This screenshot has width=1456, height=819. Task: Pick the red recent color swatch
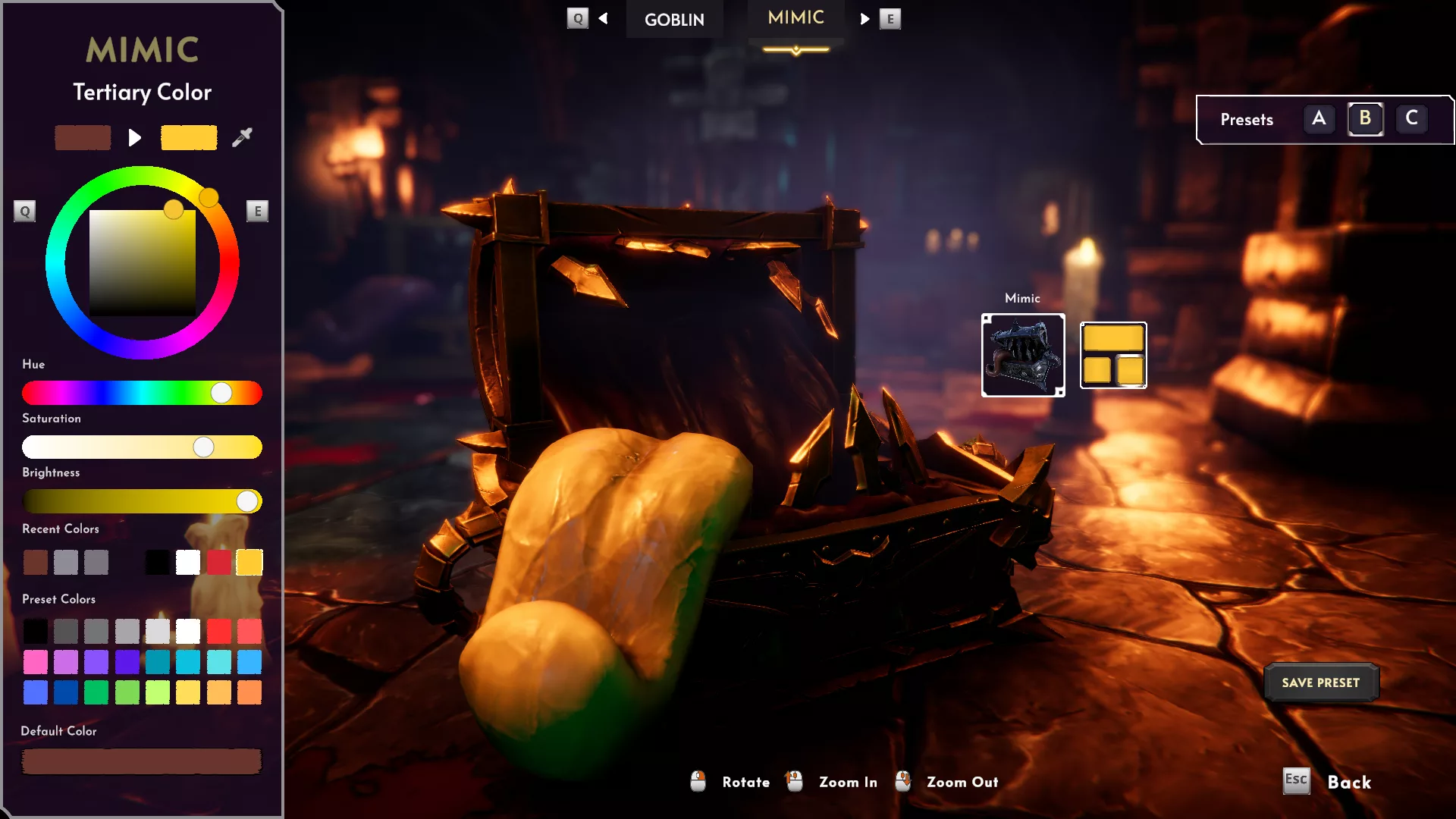pyautogui.click(x=218, y=563)
